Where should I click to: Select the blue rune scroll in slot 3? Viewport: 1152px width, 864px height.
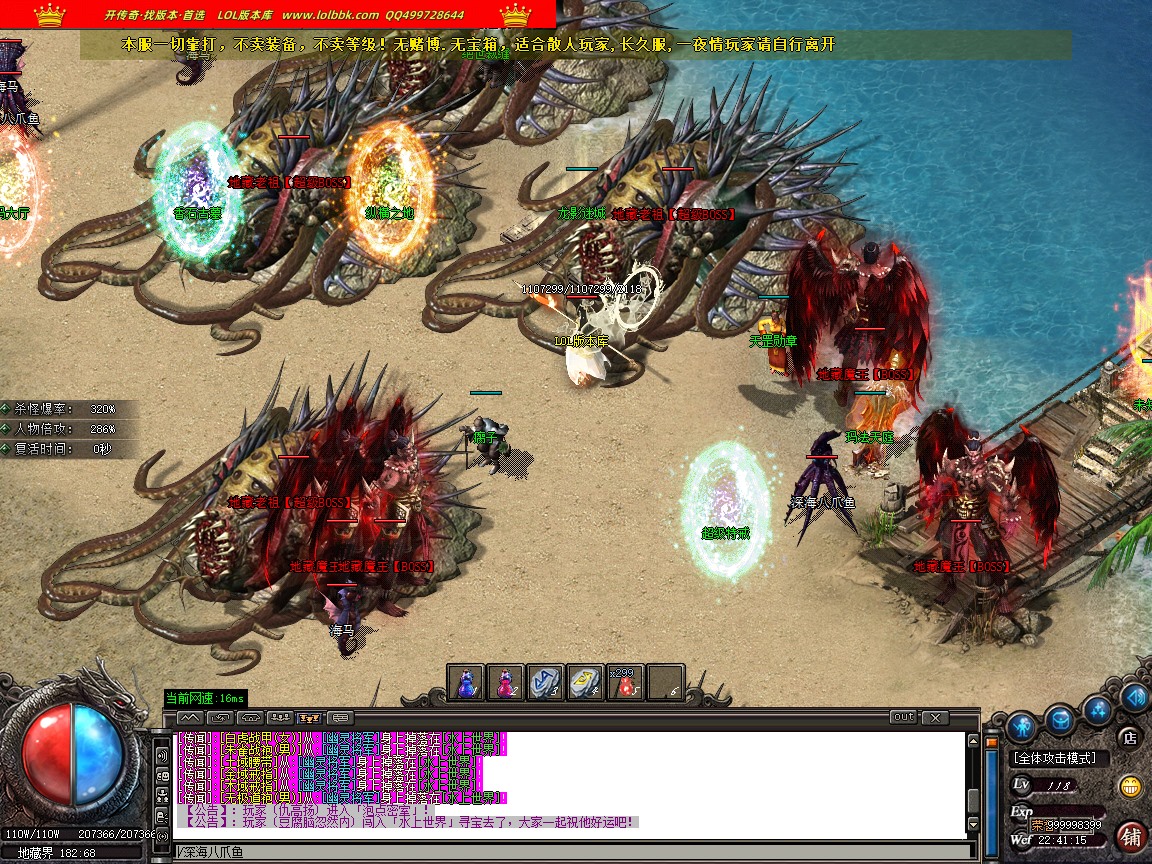click(546, 683)
